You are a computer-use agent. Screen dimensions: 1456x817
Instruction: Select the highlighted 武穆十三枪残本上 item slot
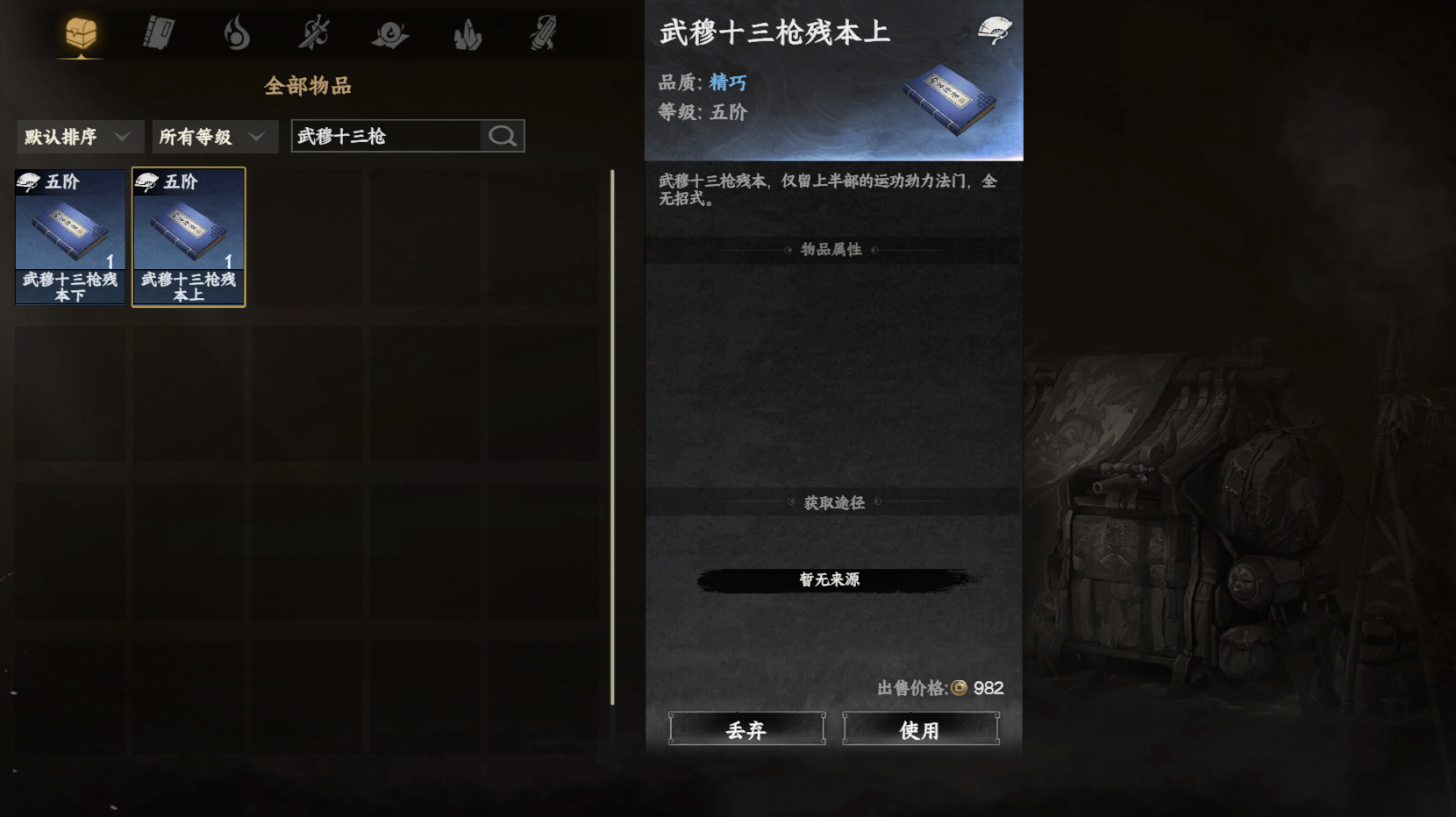pos(189,237)
